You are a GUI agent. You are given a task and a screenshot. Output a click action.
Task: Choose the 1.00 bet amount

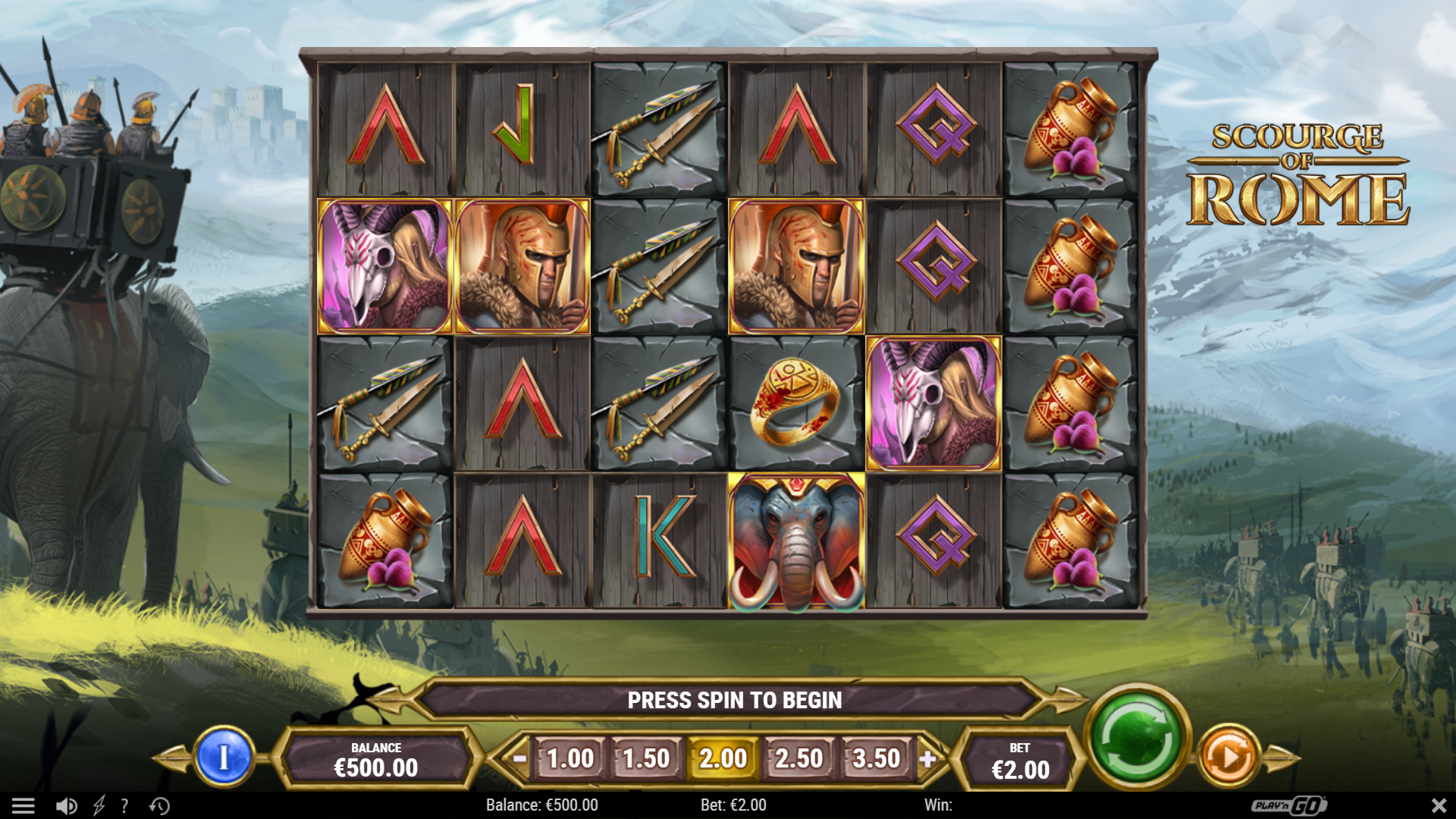pyautogui.click(x=570, y=757)
